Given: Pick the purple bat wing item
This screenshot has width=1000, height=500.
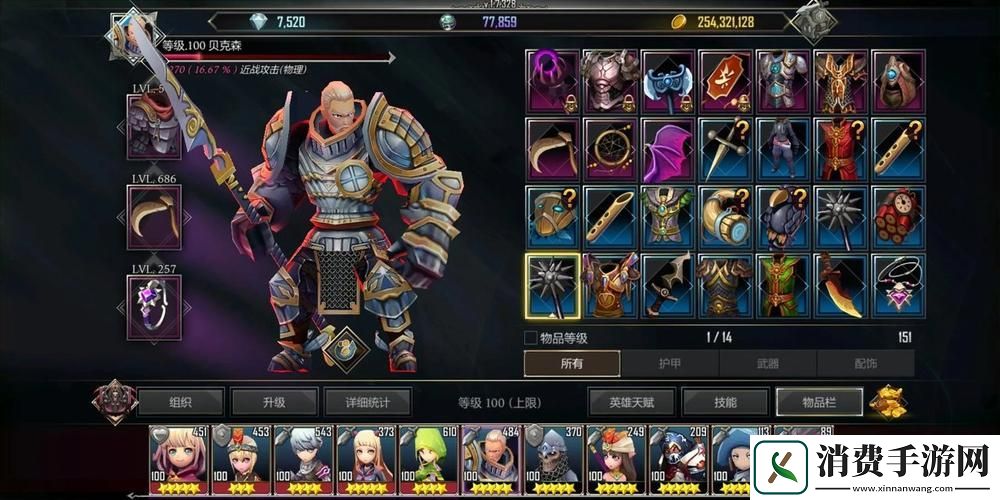Looking at the screenshot, I should (668, 150).
